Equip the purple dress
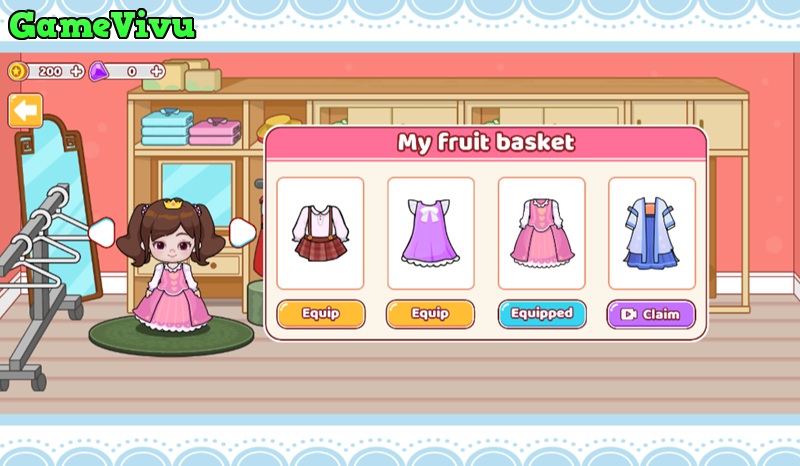800x466 pixels. 430,314
